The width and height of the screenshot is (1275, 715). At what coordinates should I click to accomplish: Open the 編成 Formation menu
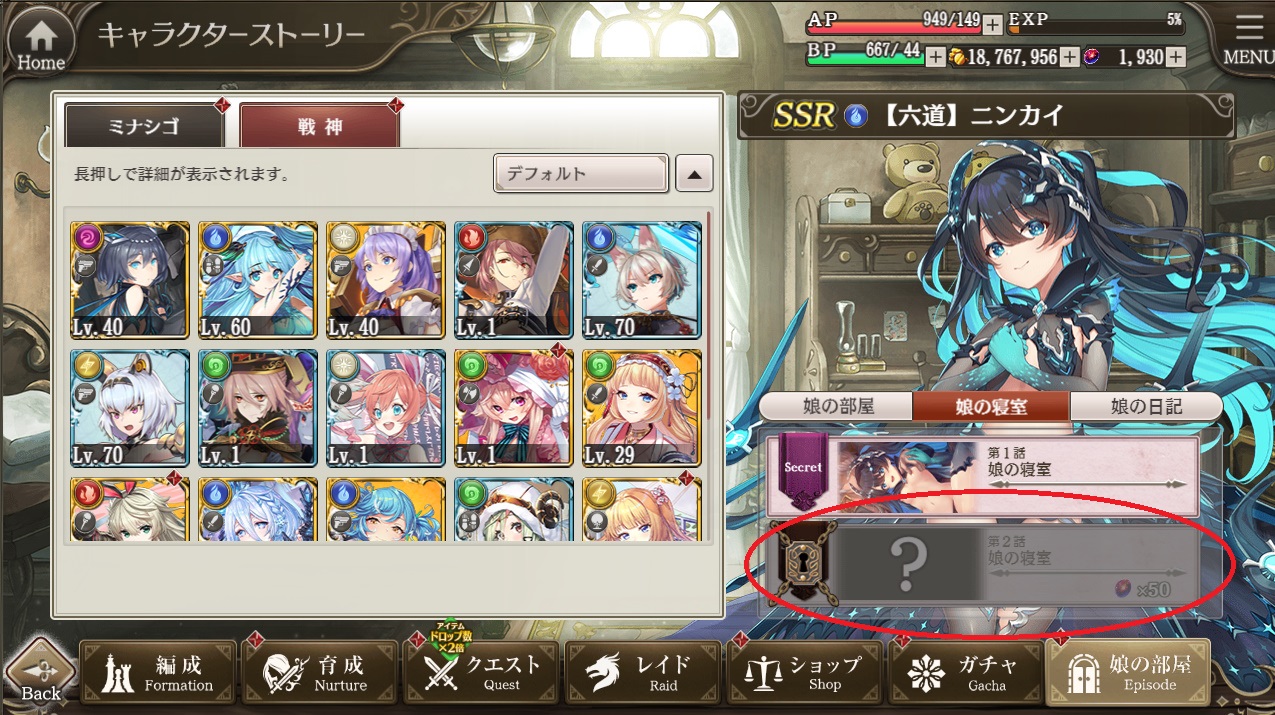158,673
